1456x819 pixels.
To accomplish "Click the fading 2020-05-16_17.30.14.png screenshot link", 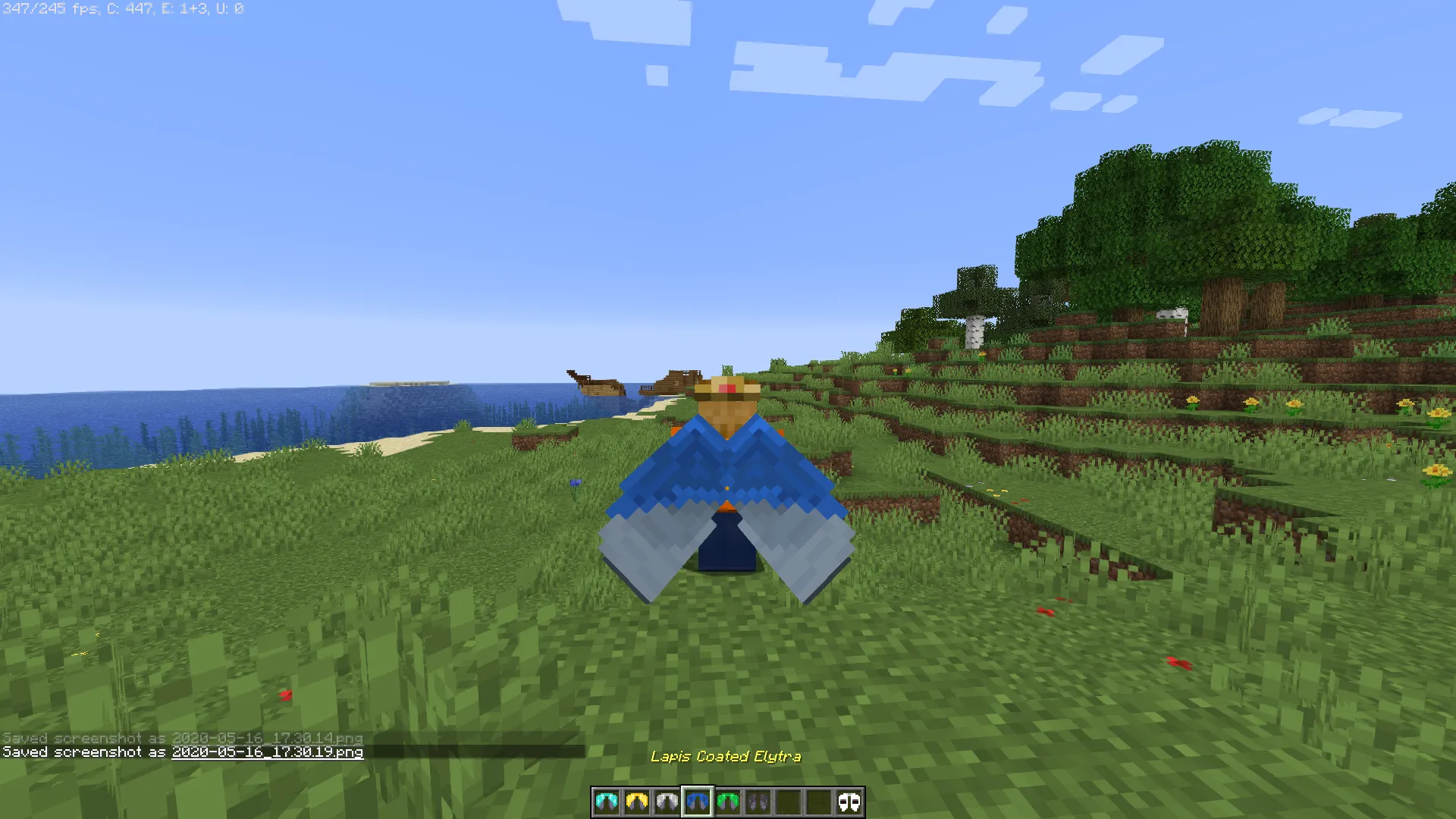I will pos(267,737).
